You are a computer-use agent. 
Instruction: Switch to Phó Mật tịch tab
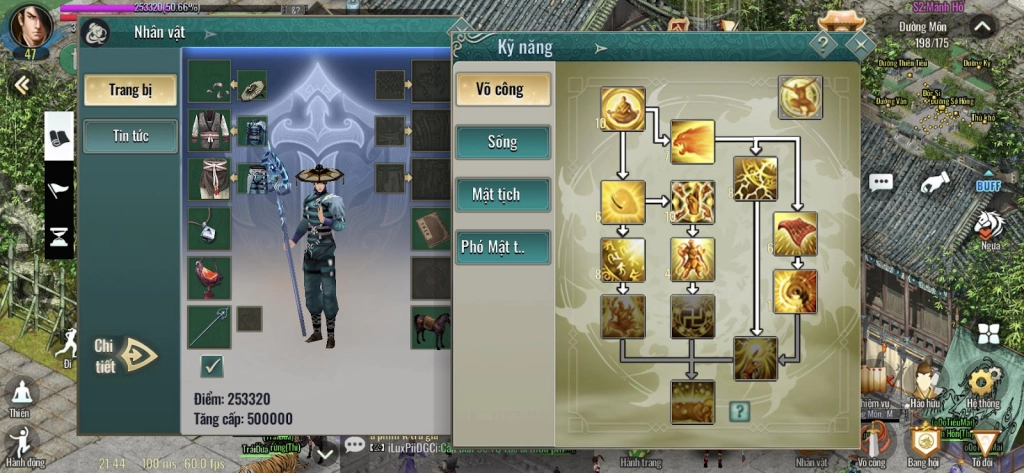(x=503, y=246)
